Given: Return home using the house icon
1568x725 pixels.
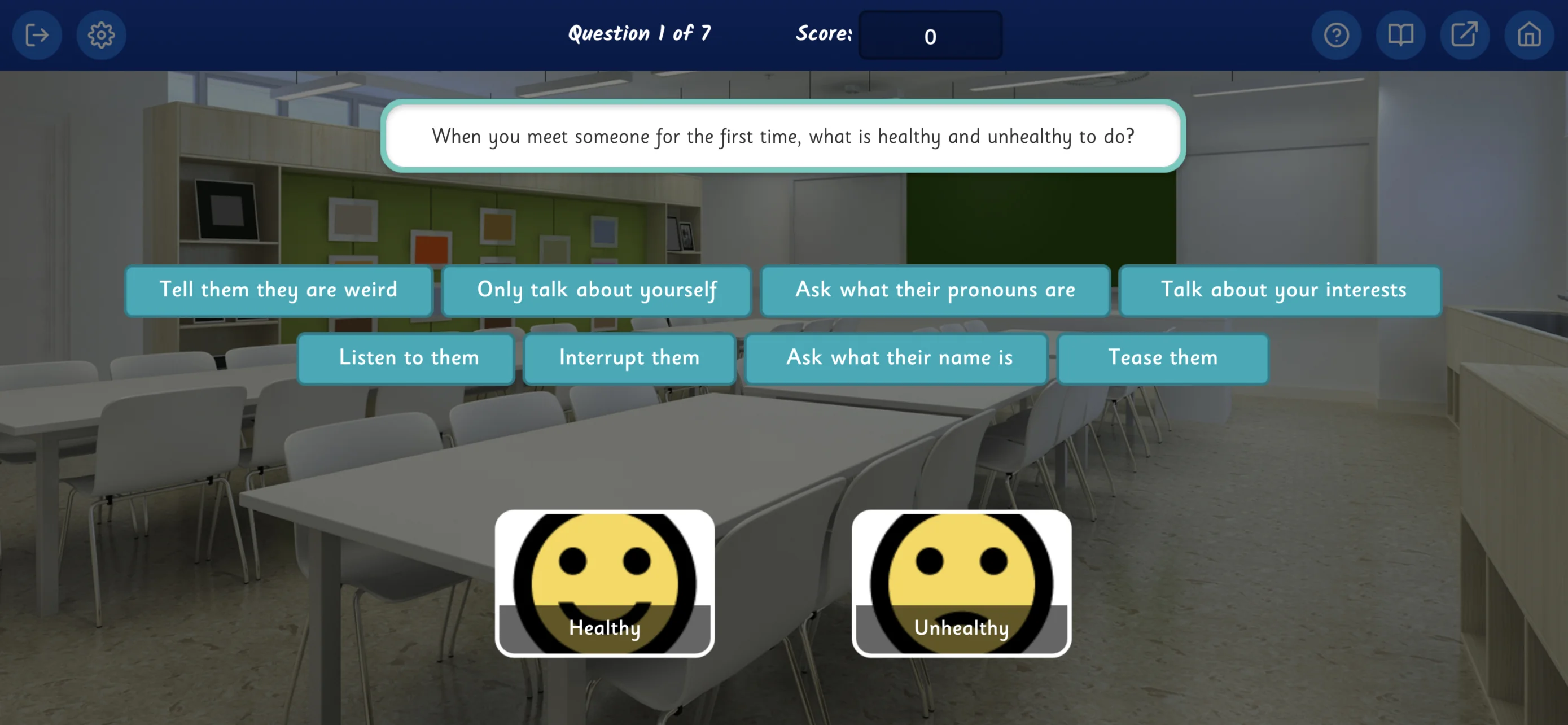Looking at the screenshot, I should pos(1528,34).
